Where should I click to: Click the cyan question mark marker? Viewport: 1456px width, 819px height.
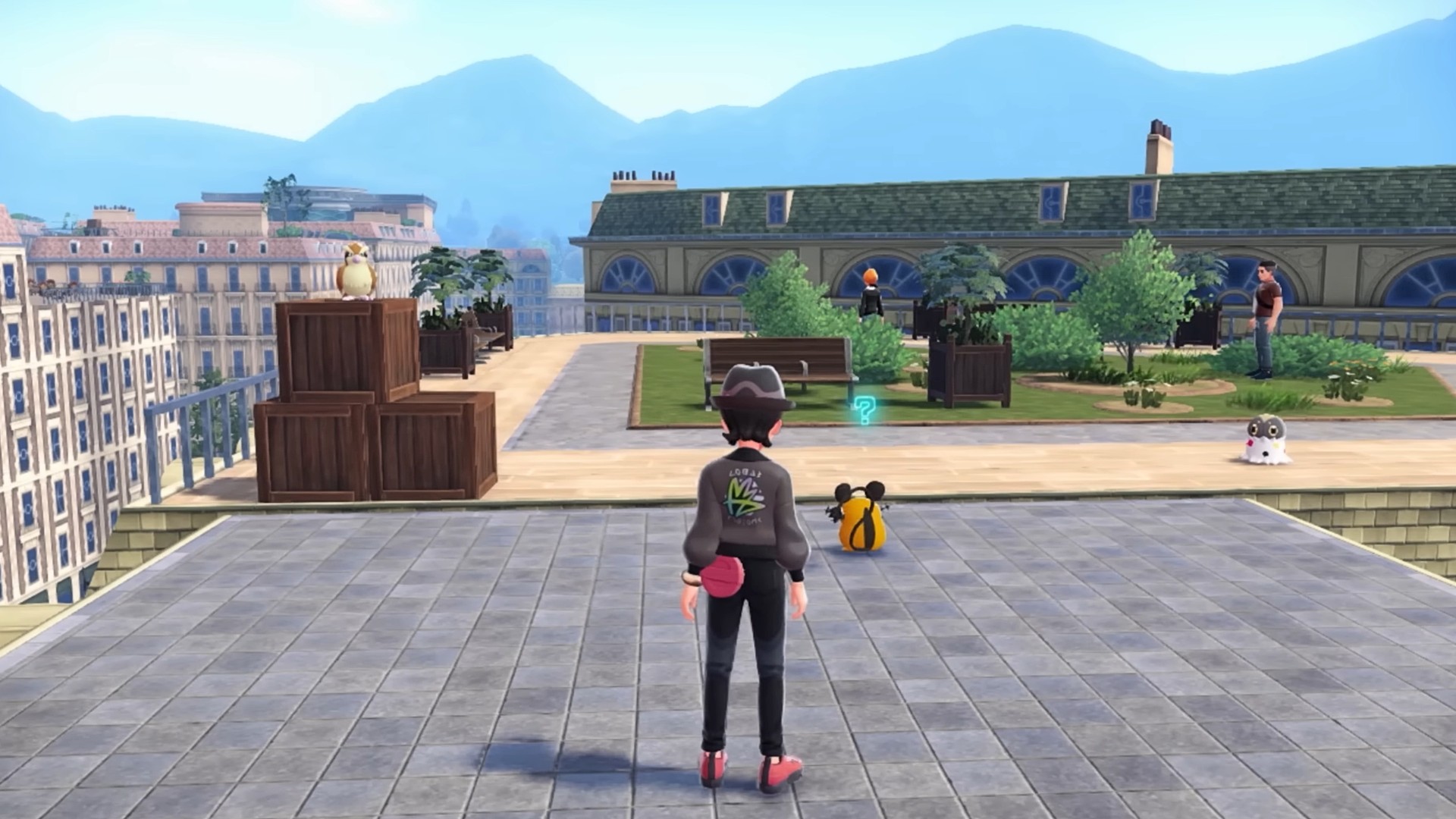[863, 409]
